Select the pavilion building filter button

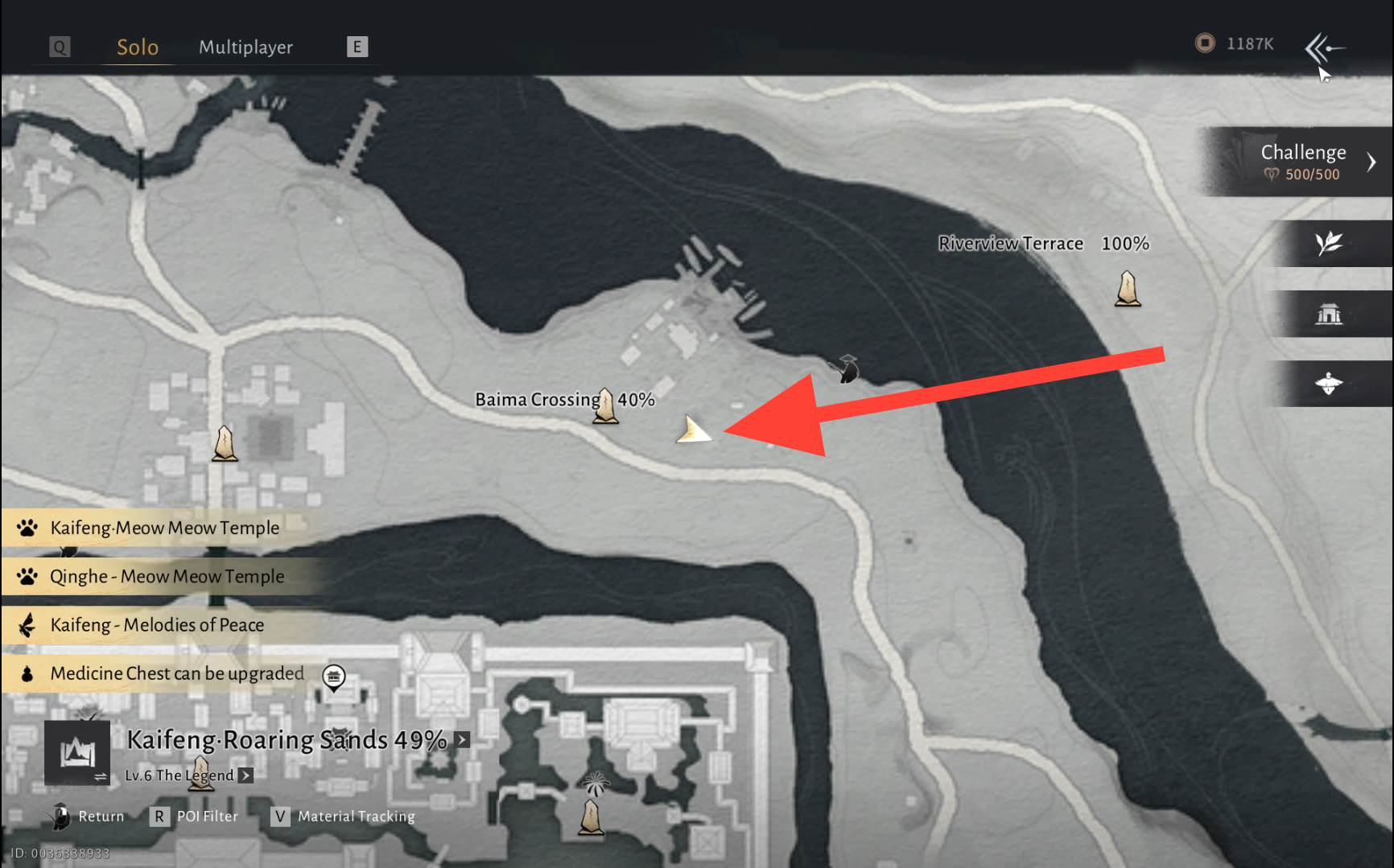click(x=1329, y=314)
